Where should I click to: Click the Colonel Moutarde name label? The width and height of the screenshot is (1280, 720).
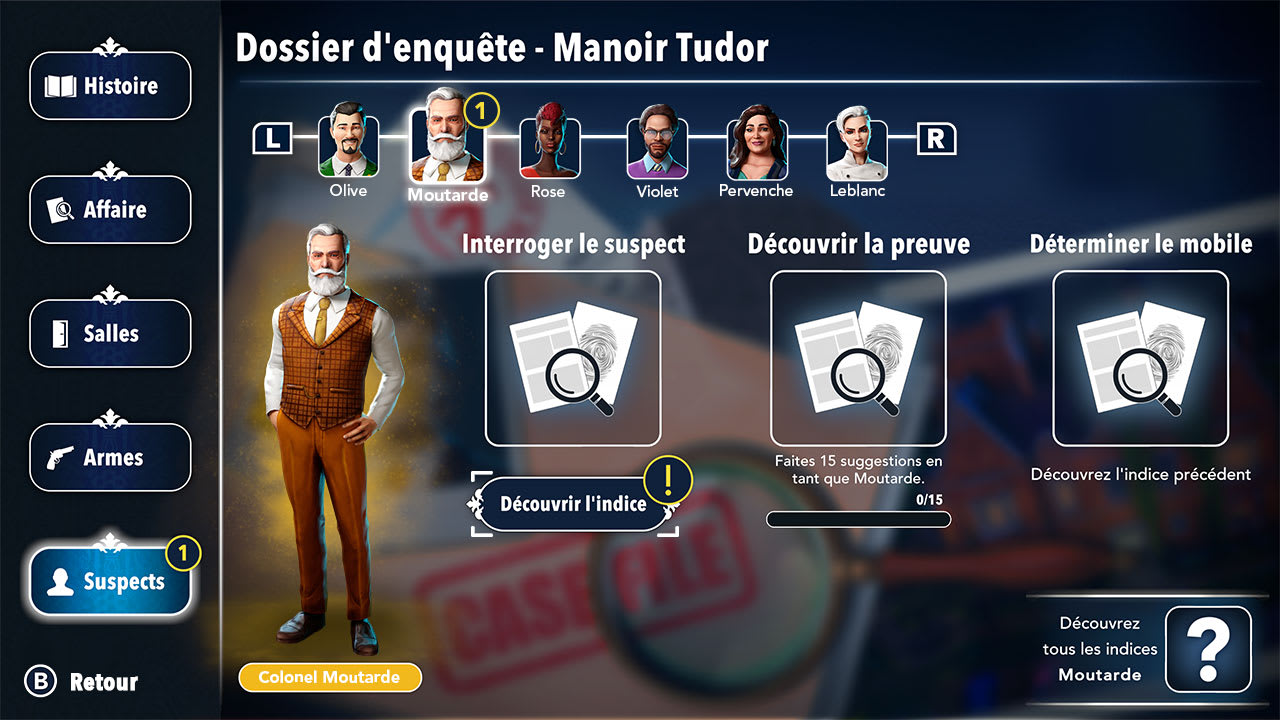click(x=330, y=677)
